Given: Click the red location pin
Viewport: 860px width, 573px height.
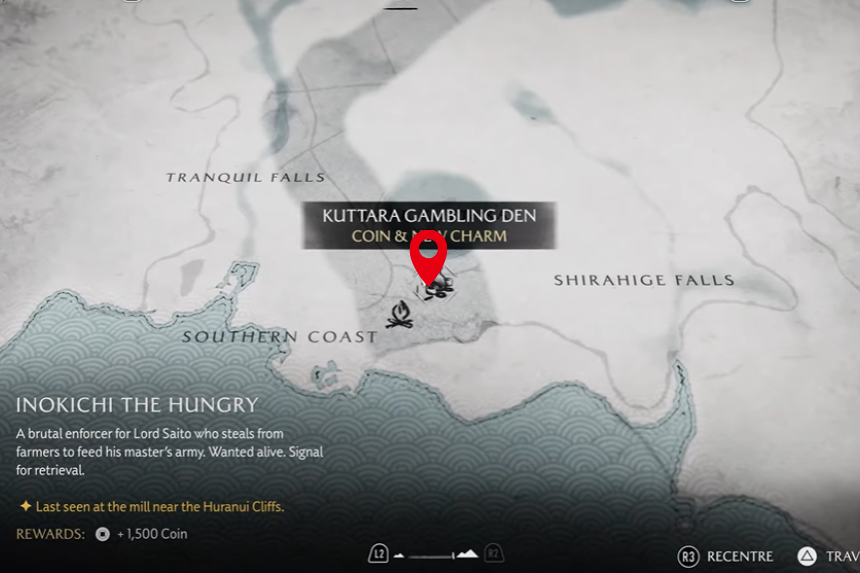Looking at the screenshot, I should pyautogui.click(x=430, y=255).
